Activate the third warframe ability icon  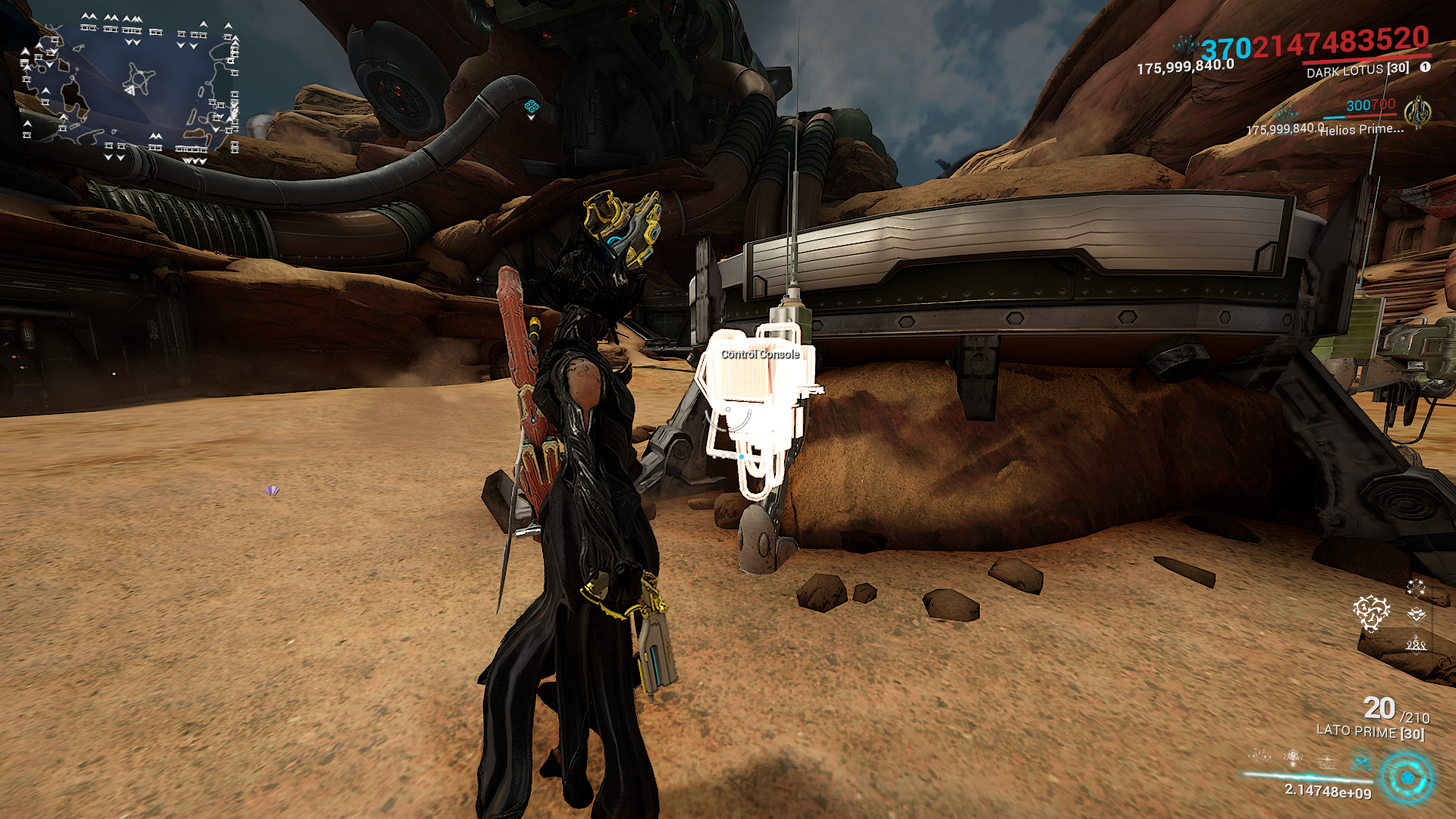[x=1327, y=761]
